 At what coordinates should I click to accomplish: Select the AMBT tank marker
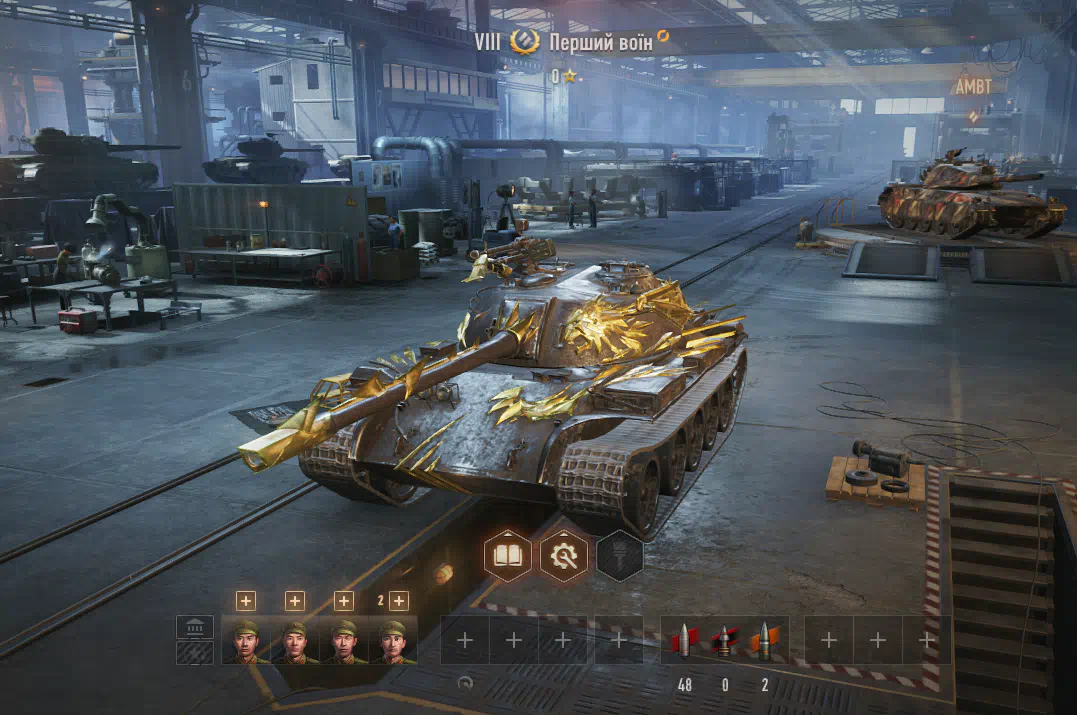[x=973, y=87]
